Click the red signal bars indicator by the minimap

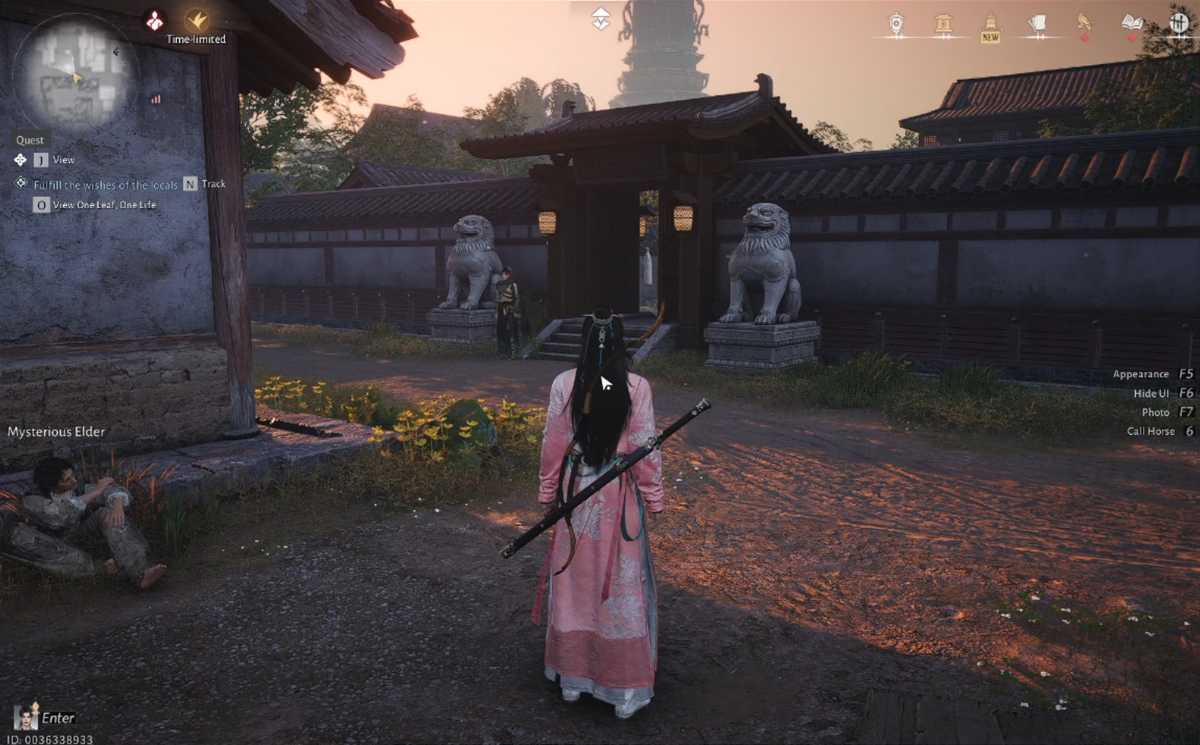click(156, 99)
